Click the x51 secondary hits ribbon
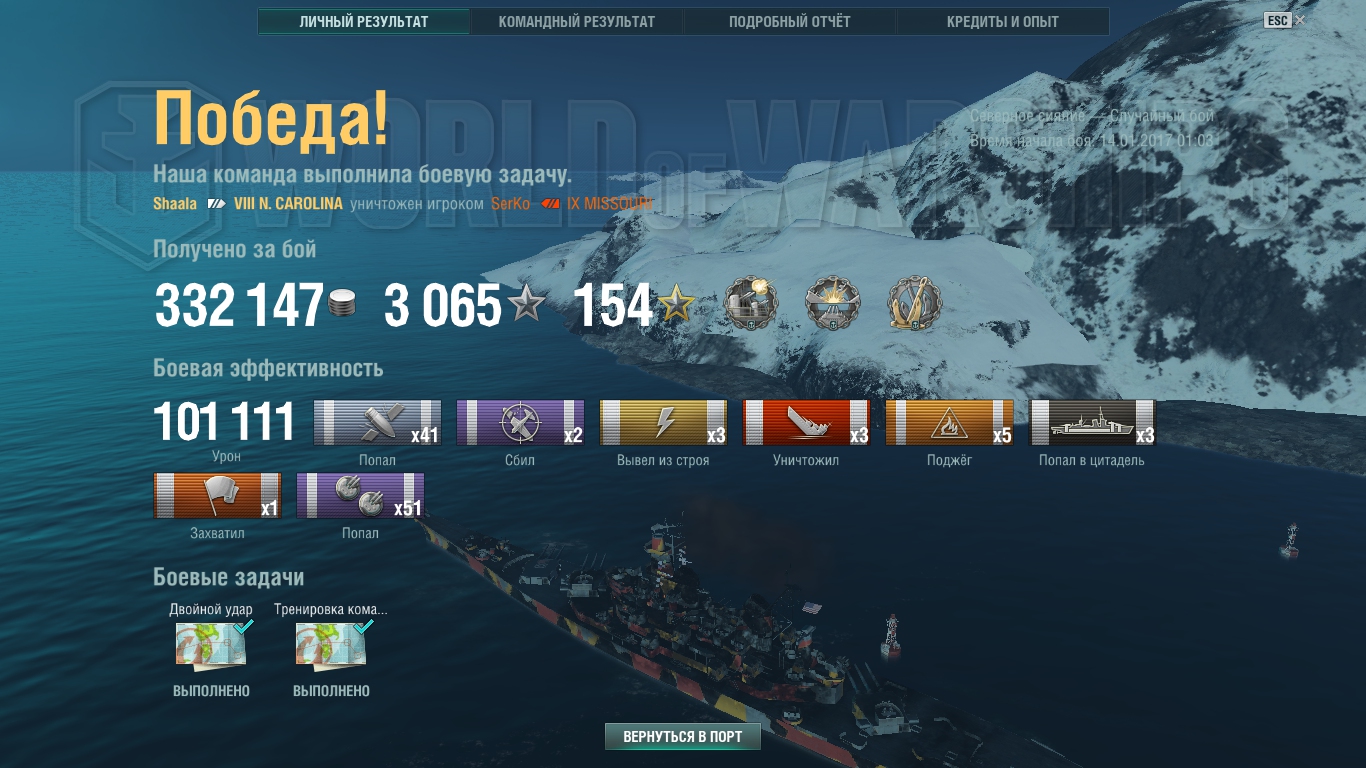 tap(360, 495)
